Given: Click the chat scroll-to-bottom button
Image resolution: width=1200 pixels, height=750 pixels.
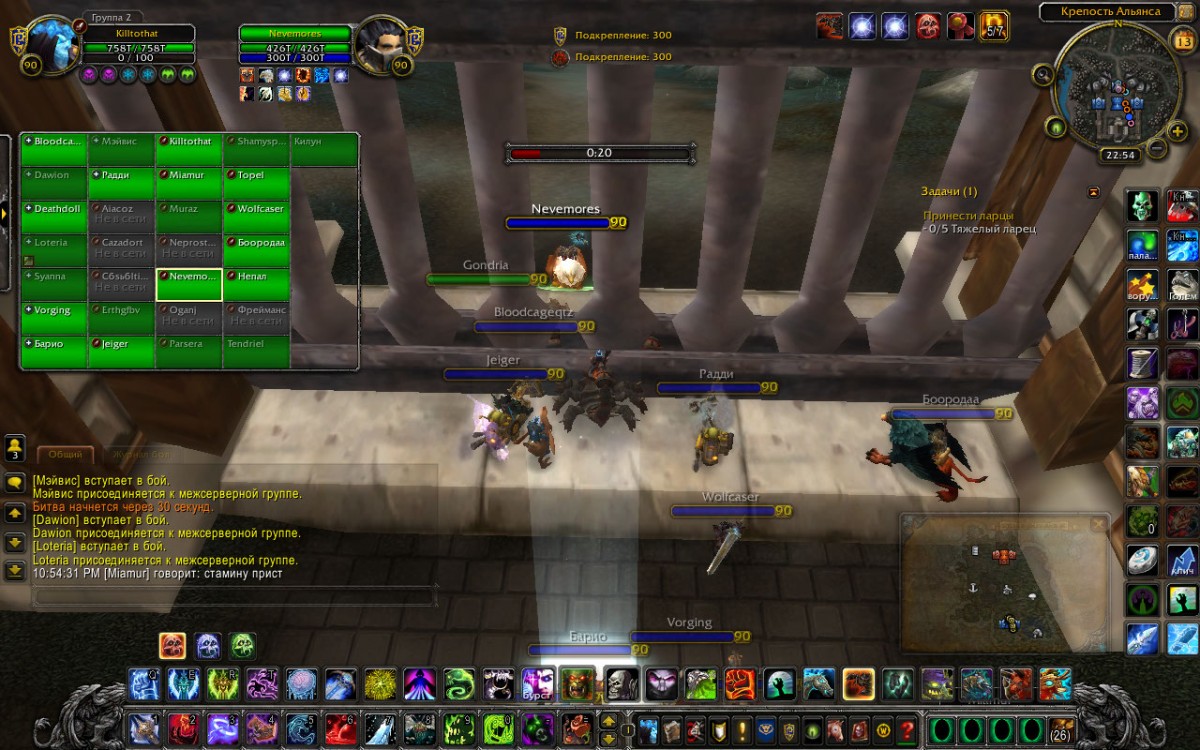Looking at the screenshot, I should click(14, 571).
